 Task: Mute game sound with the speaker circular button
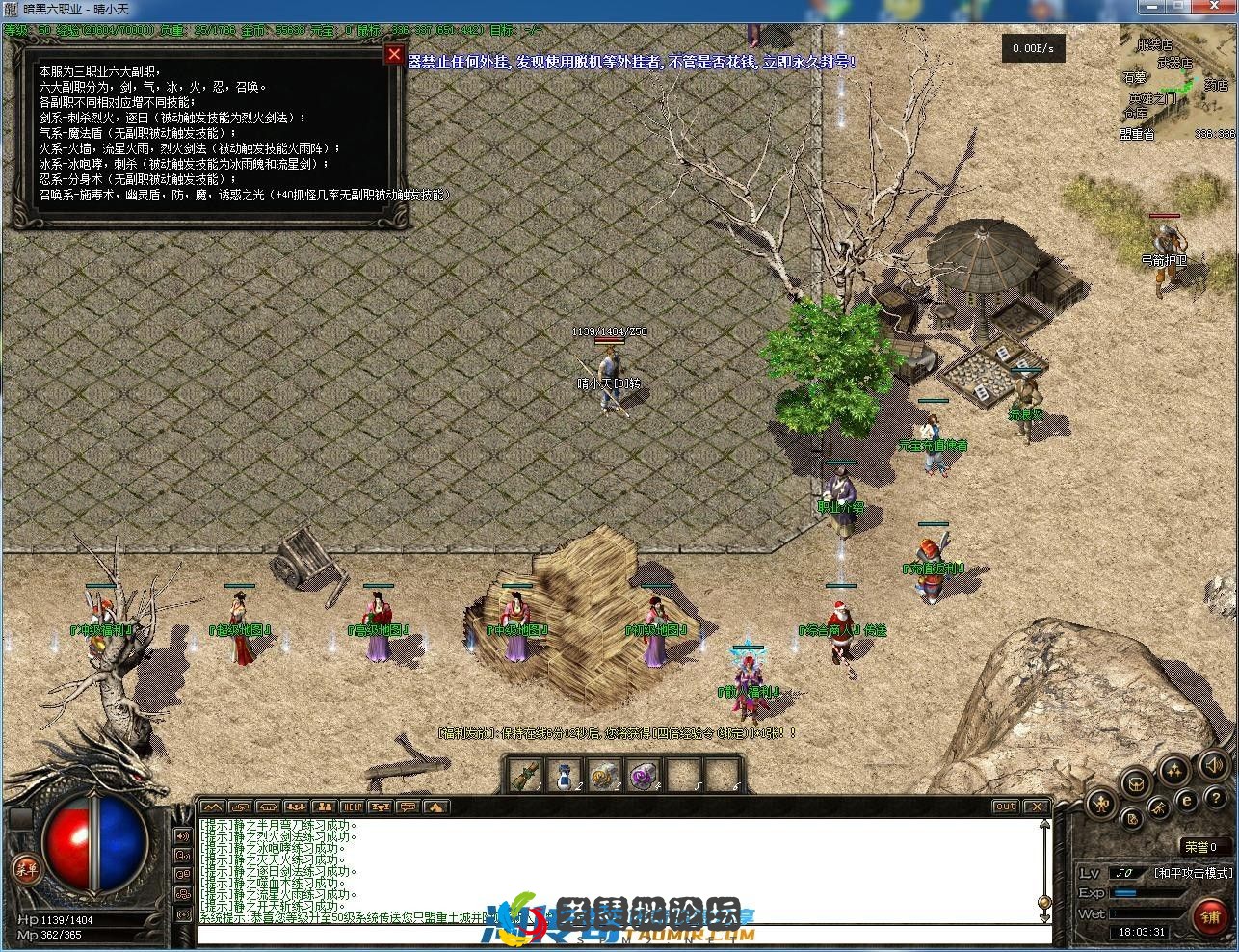point(1212,767)
